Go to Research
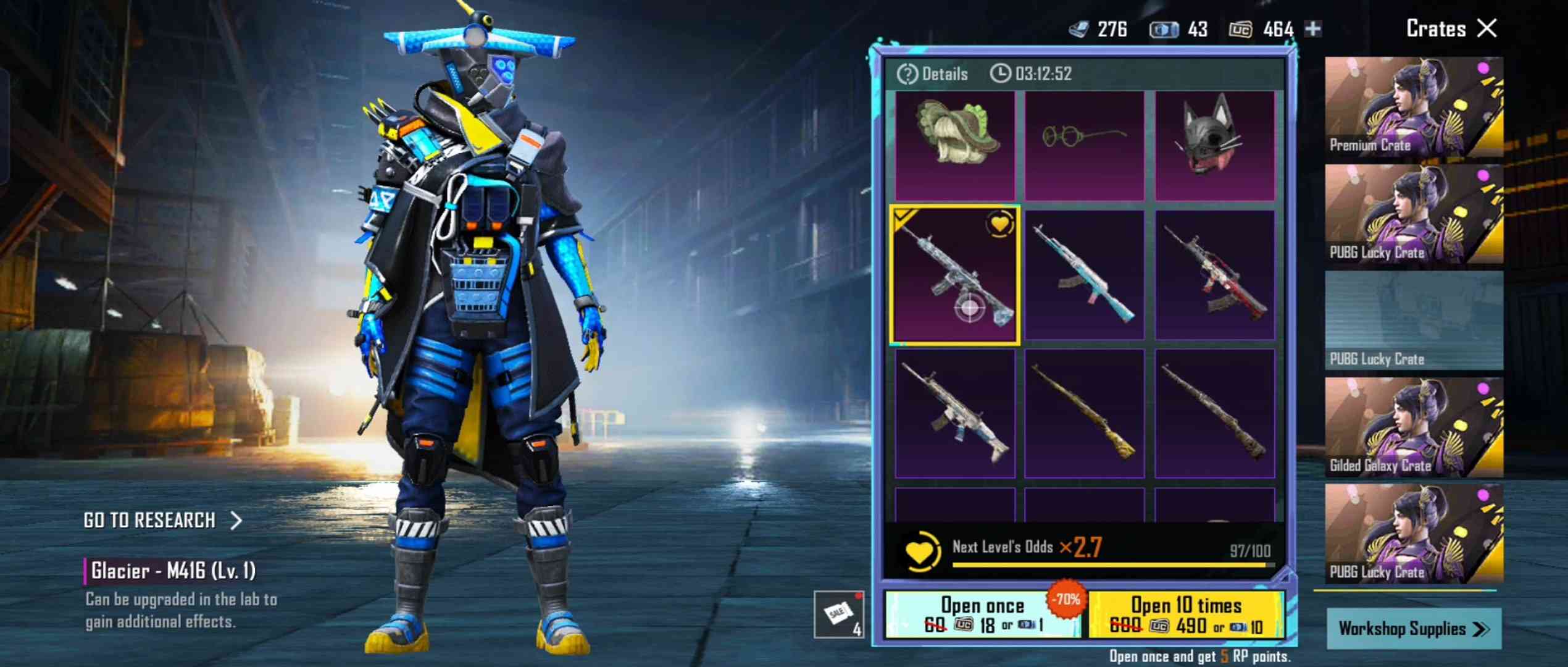Image resolution: width=1568 pixels, height=667 pixels. [162, 521]
